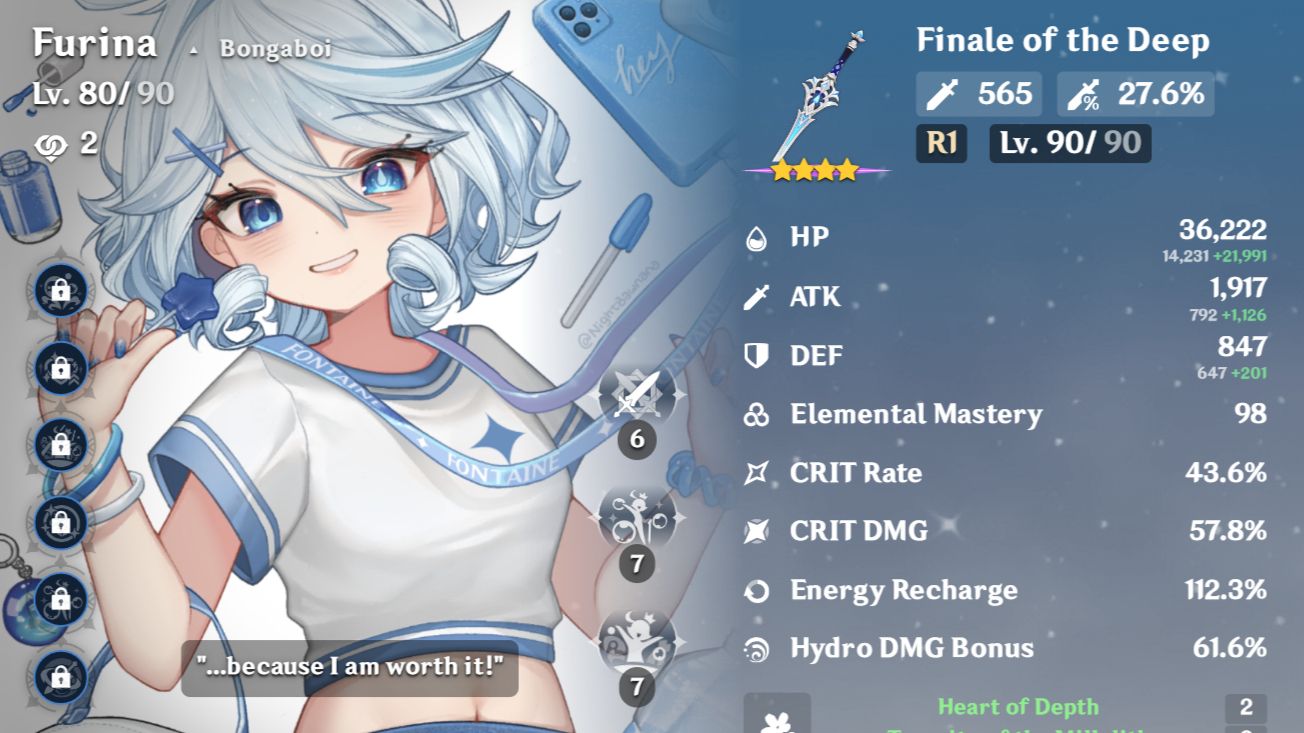
Task: Click the Energy Recharge stat icon
Action: pyautogui.click(x=758, y=590)
